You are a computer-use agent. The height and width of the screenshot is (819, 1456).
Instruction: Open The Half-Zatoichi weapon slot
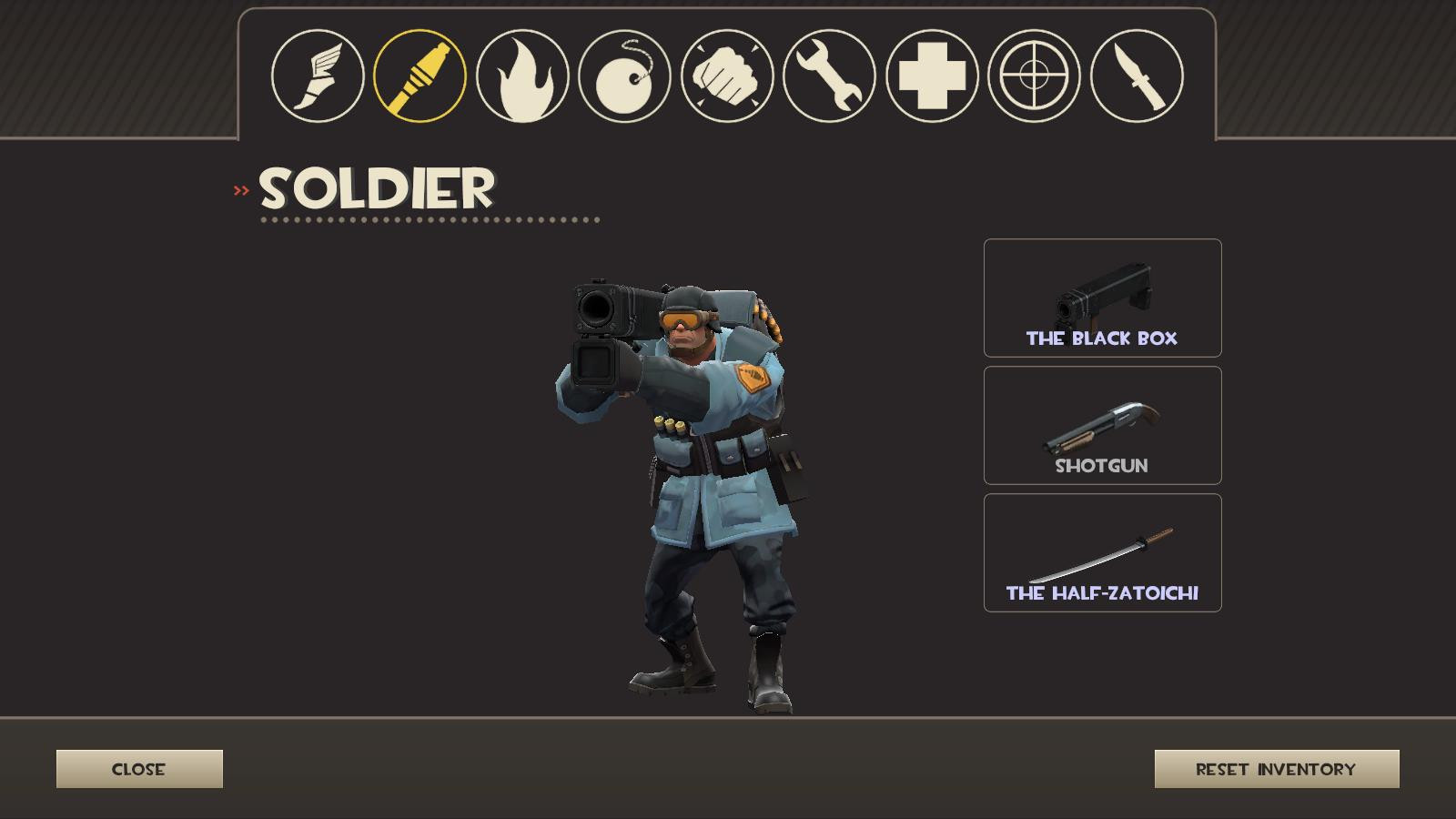[x=1102, y=553]
